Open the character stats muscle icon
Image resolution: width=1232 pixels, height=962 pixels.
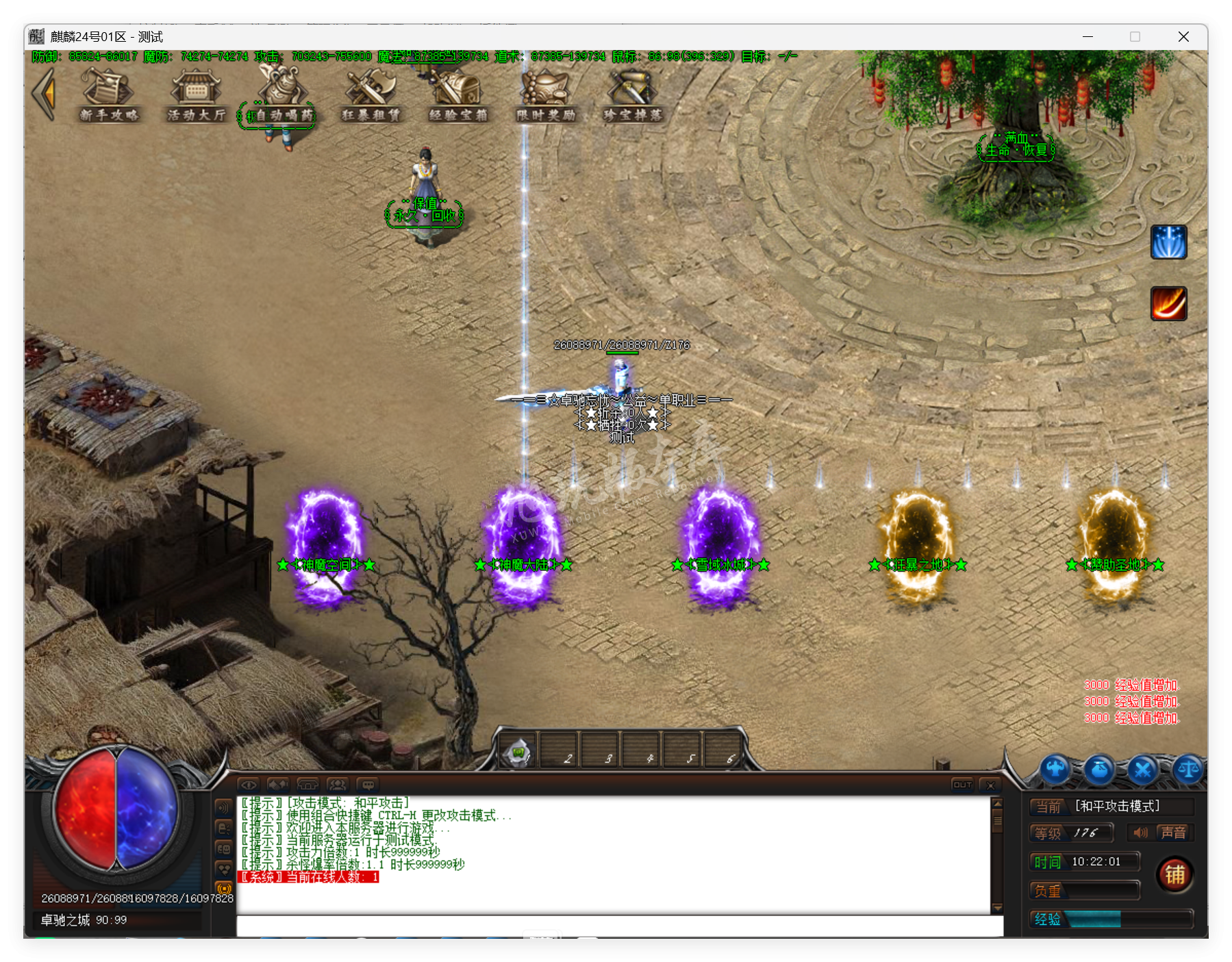[1055, 770]
